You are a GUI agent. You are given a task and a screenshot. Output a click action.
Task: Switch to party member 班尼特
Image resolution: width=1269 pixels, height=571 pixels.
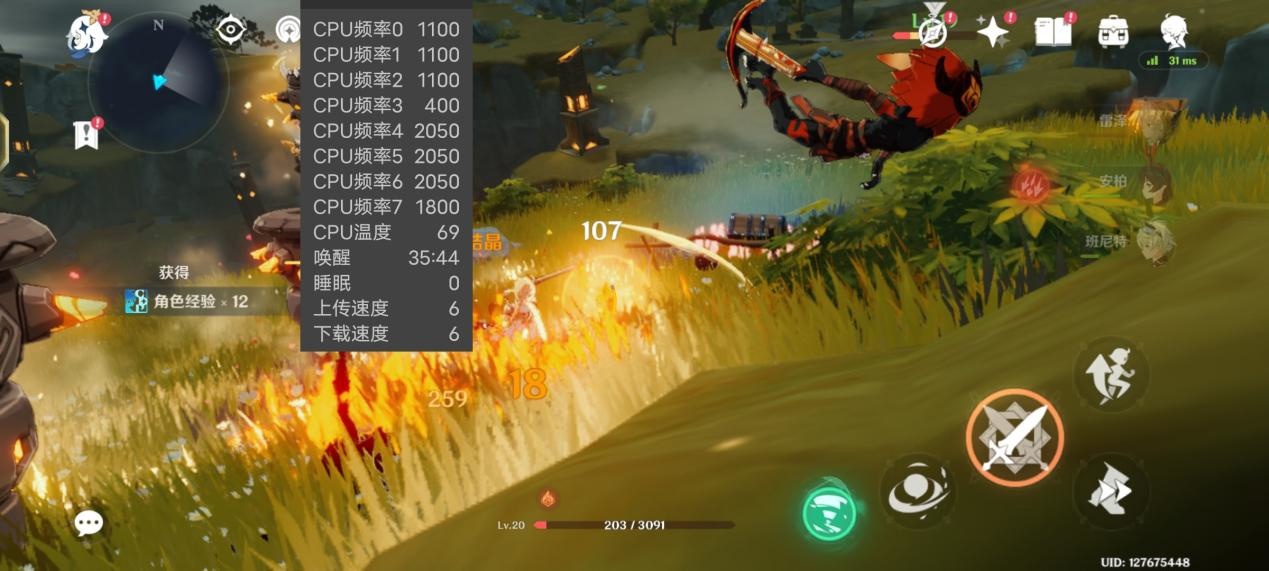tap(1155, 242)
